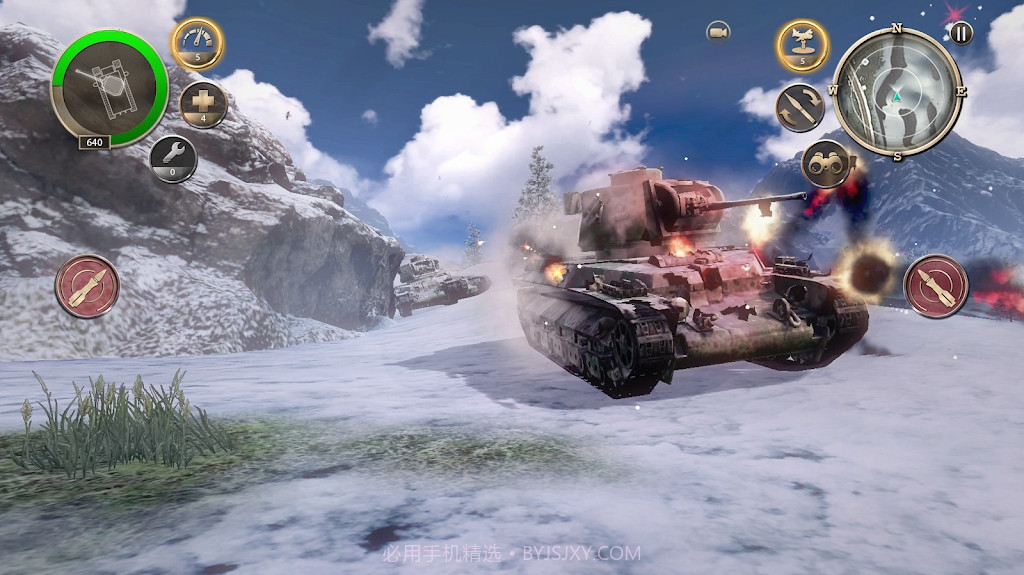Activate the binoculars zoom view
This screenshot has width=1024, height=575.
pos(826,162)
